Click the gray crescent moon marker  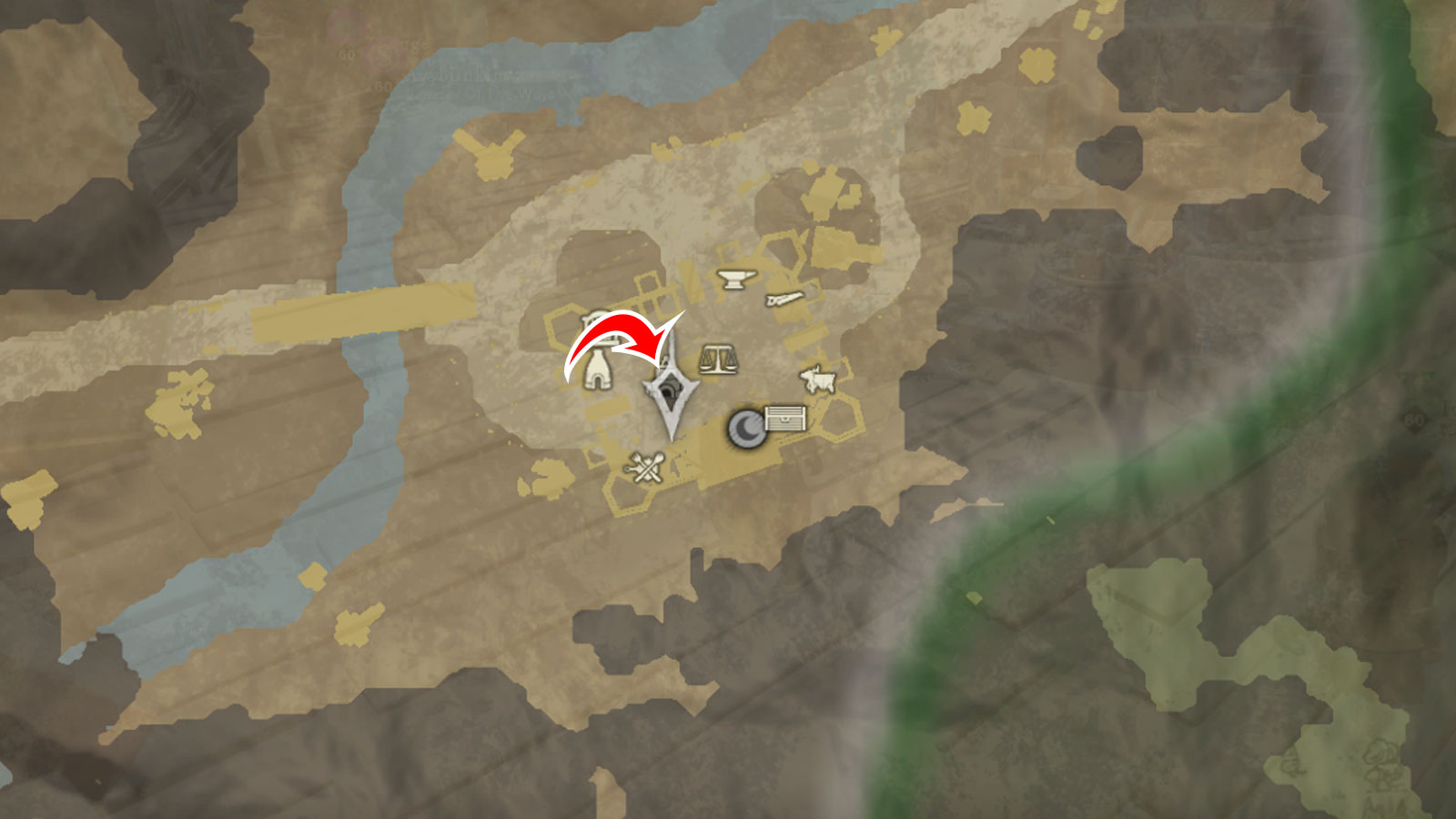coord(746,428)
